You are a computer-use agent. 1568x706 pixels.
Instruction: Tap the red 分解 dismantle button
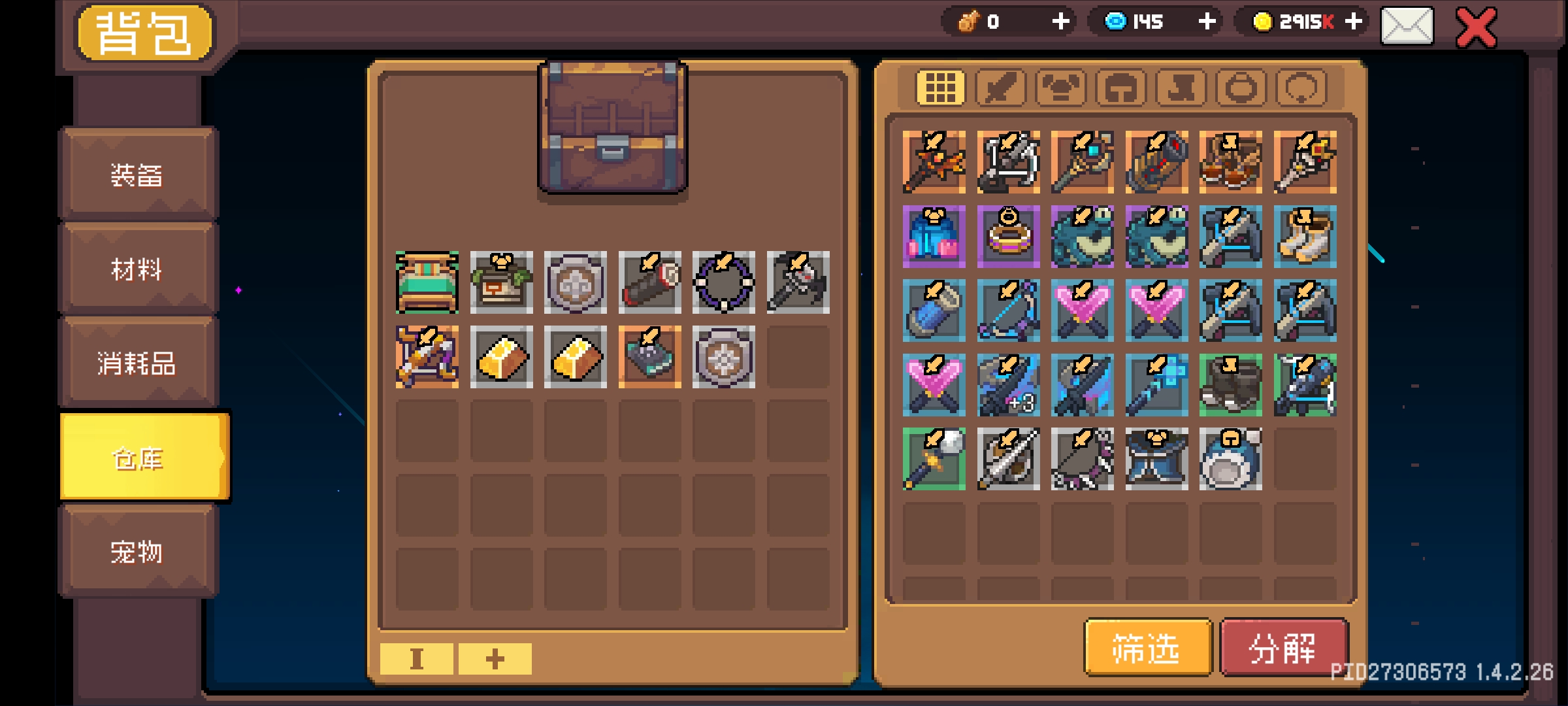[1283, 648]
